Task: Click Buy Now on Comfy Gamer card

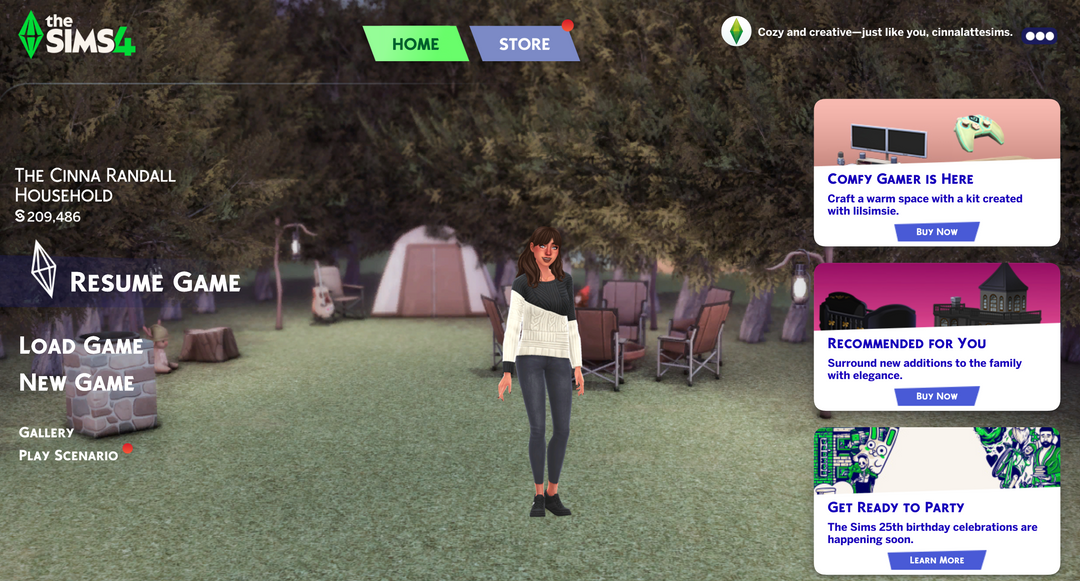Action: 937,232
